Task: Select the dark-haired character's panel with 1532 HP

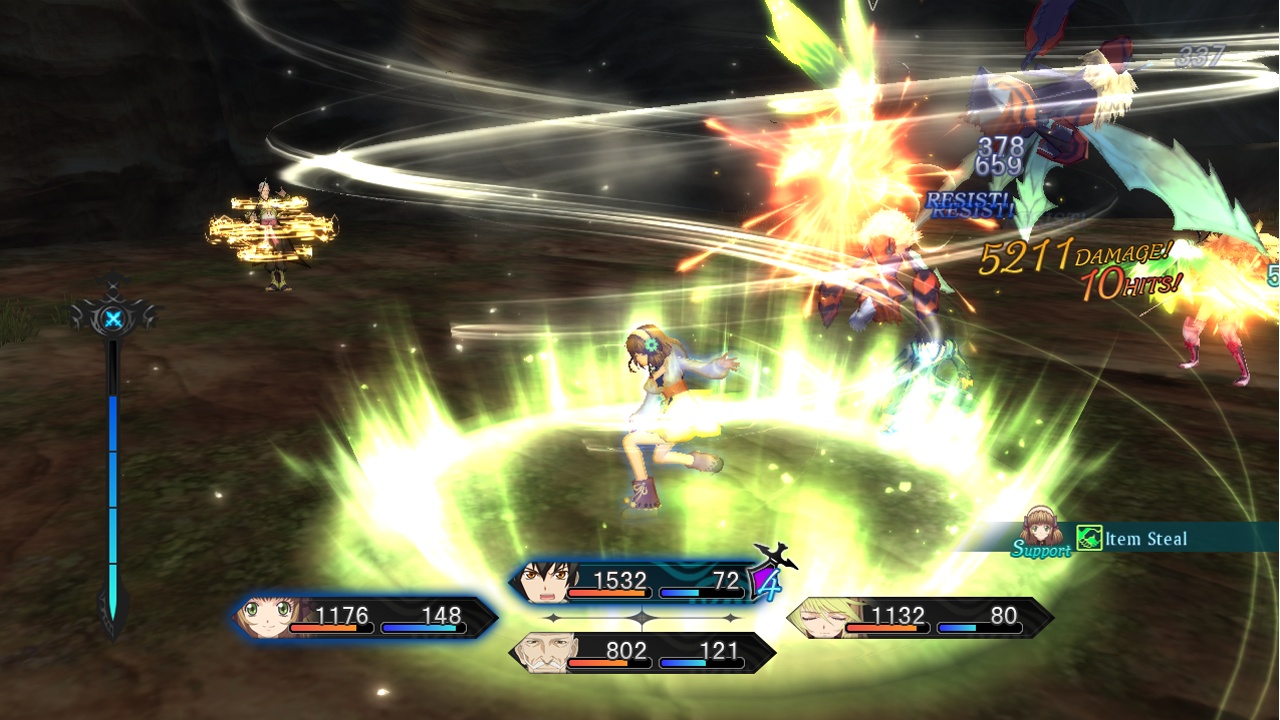Action: pos(640,582)
